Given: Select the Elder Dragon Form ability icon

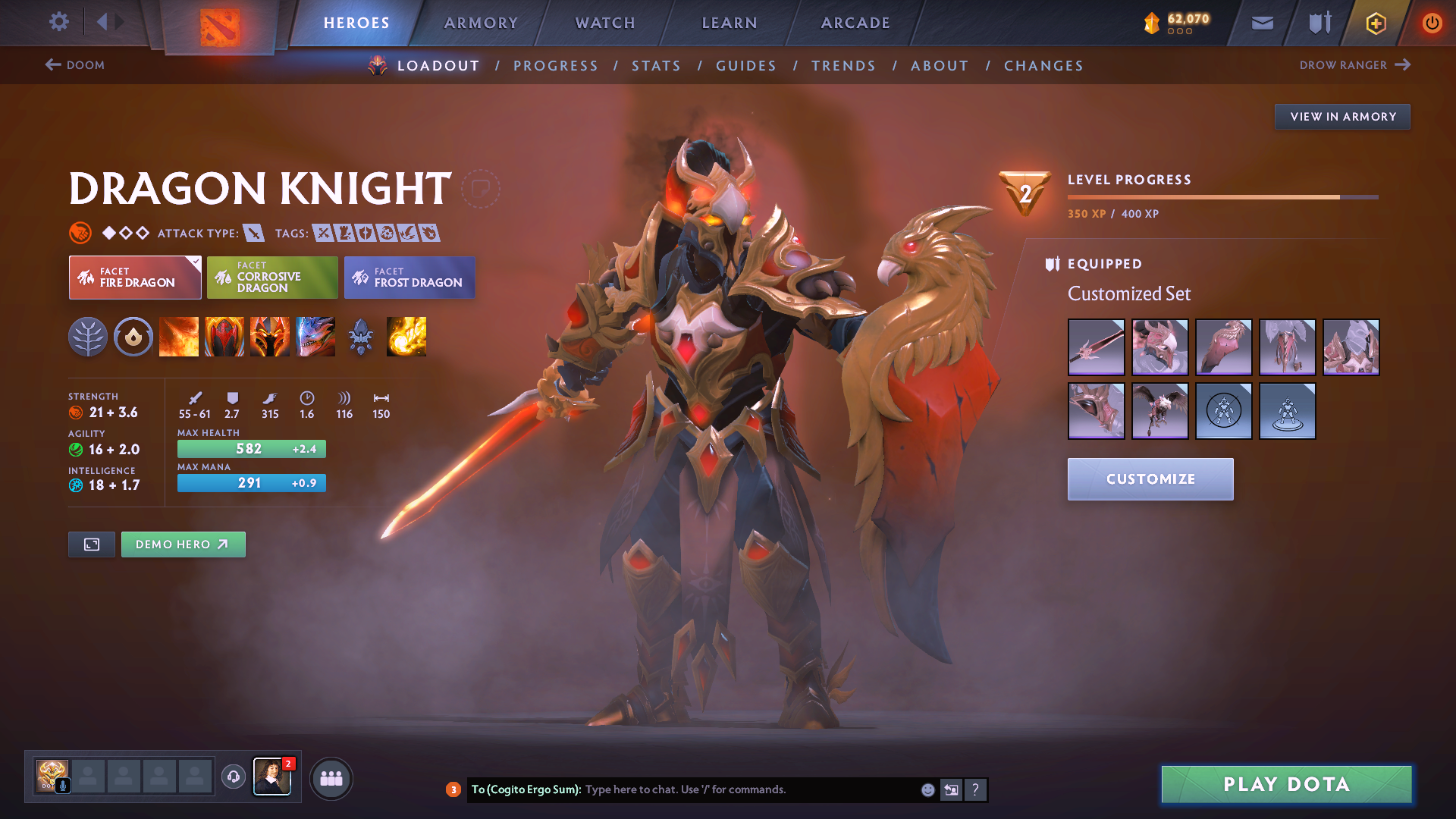Looking at the screenshot, I should click(315, 337).
